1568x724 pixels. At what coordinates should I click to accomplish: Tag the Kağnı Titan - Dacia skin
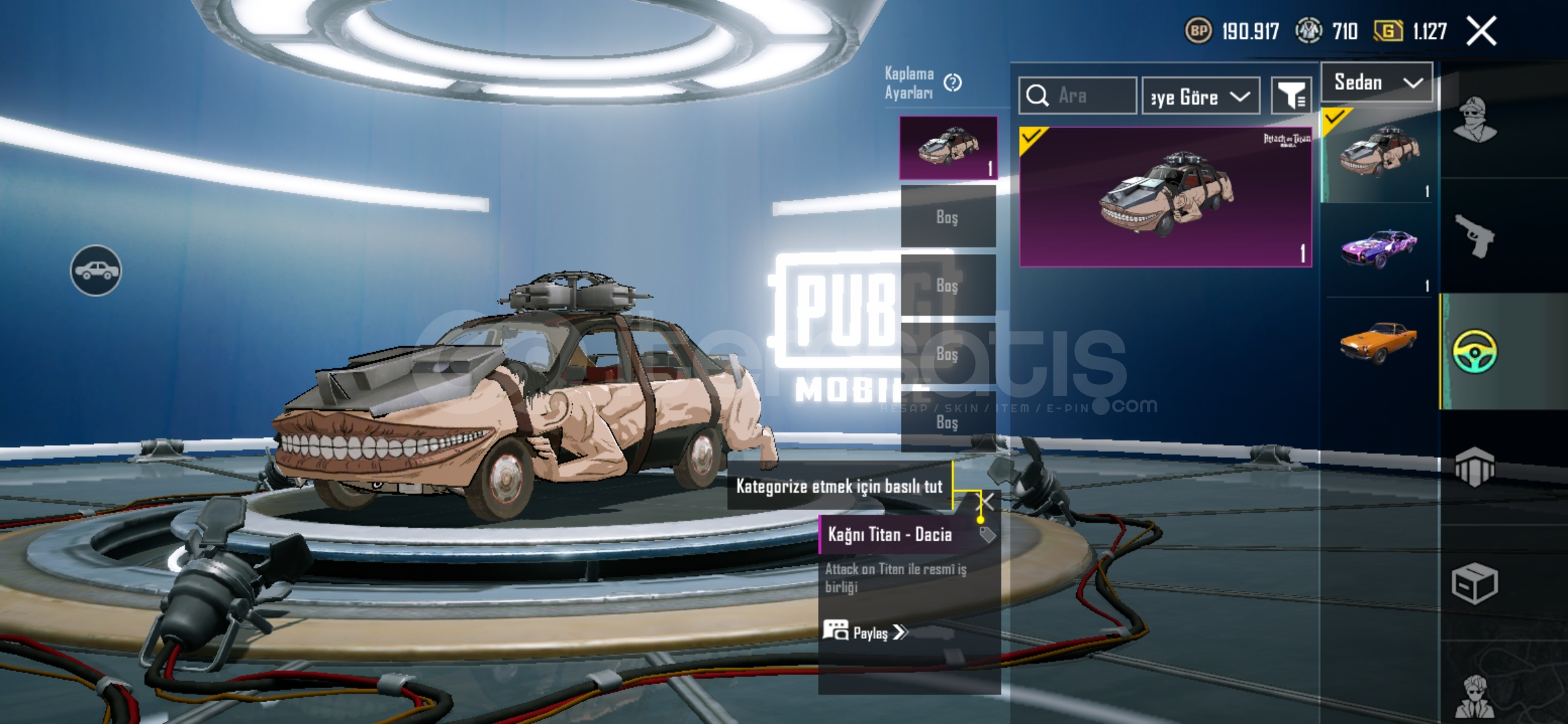(x=987, y=534)
